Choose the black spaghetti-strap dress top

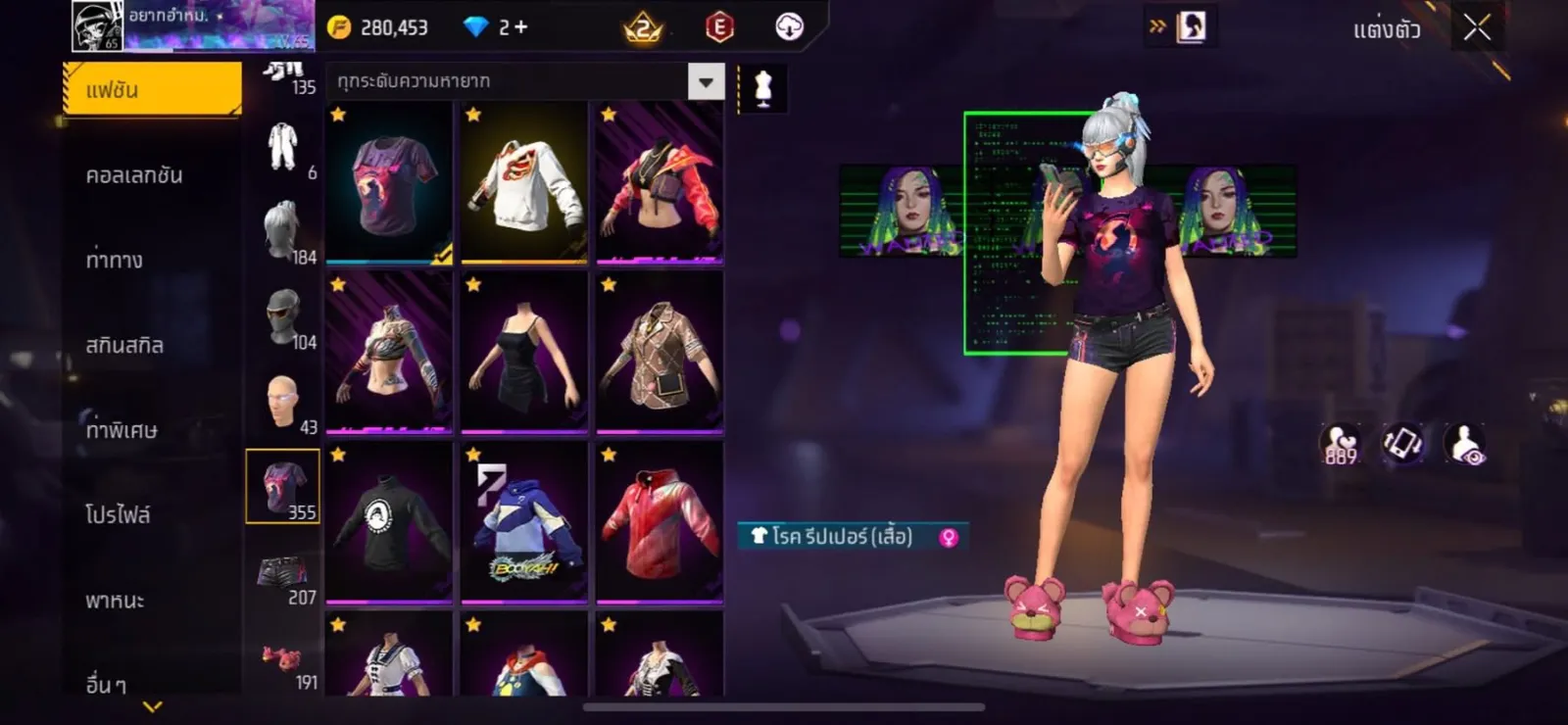click(x=524, y=353)
